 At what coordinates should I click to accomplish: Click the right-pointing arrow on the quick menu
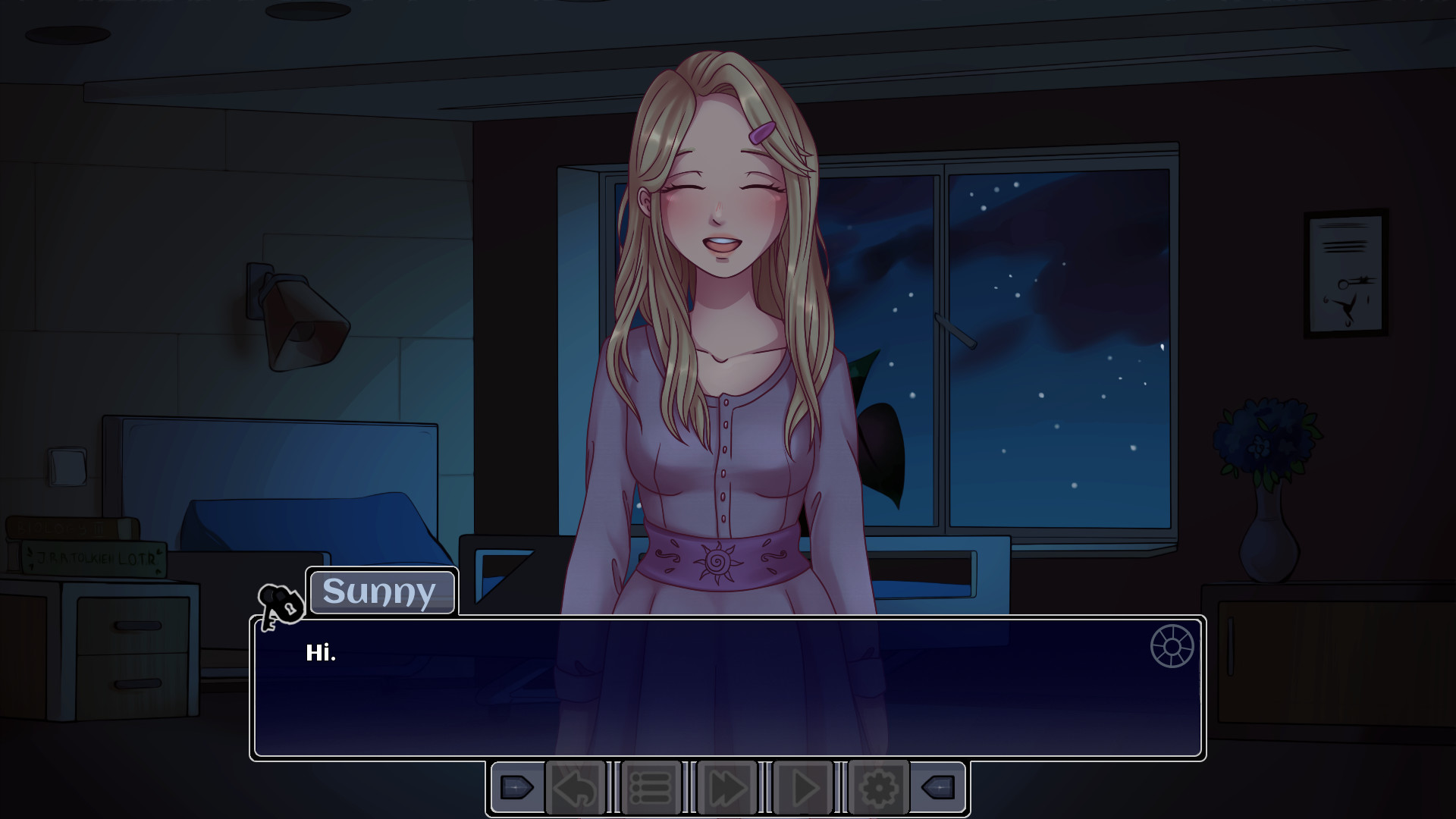[518, 787]
